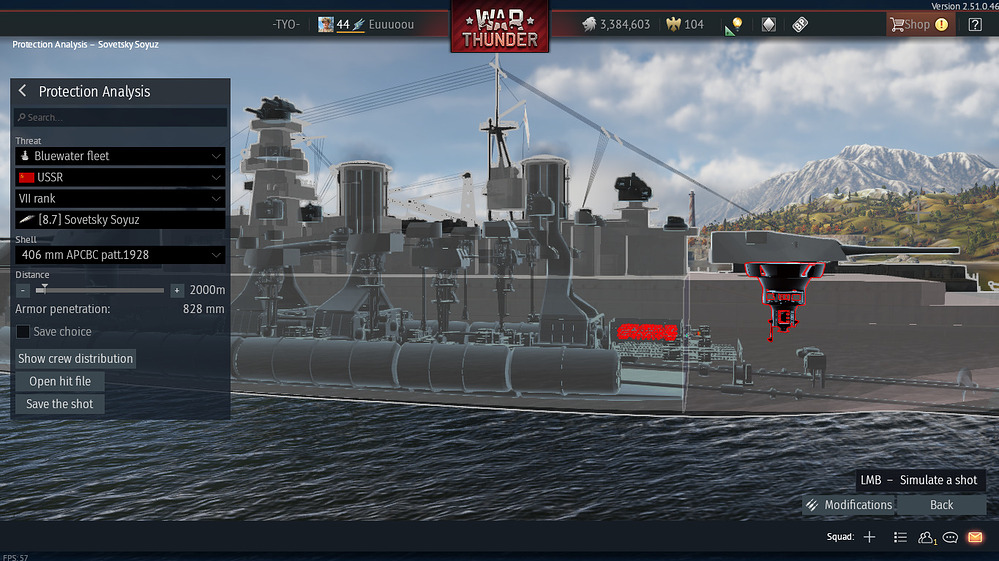Image resolution: width=999 pixels, height=561 pixels.
Task: Show crew distribution
Action: click(x=75, y=358)
